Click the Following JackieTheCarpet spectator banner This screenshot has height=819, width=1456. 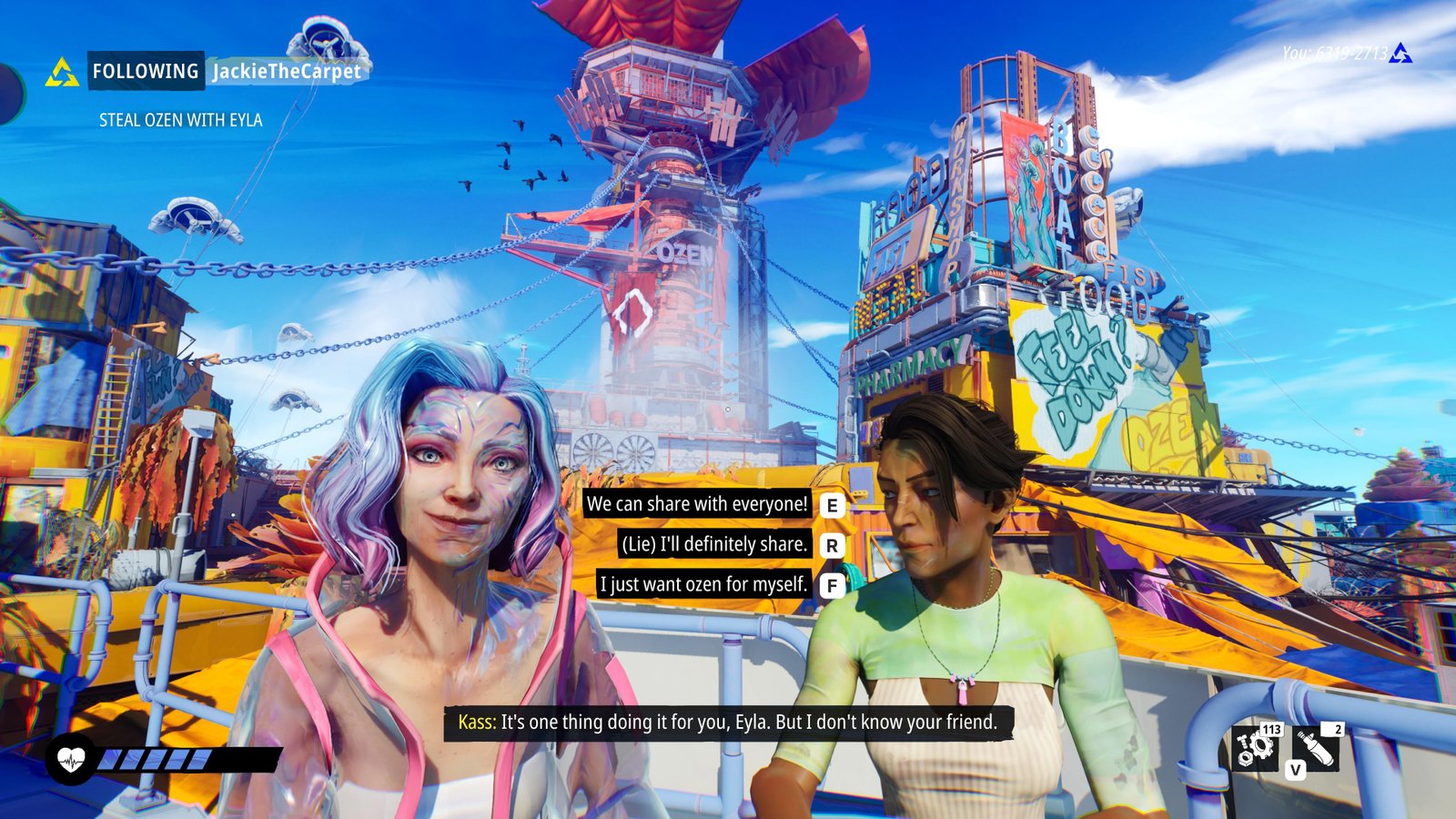(x=226, y=71)
